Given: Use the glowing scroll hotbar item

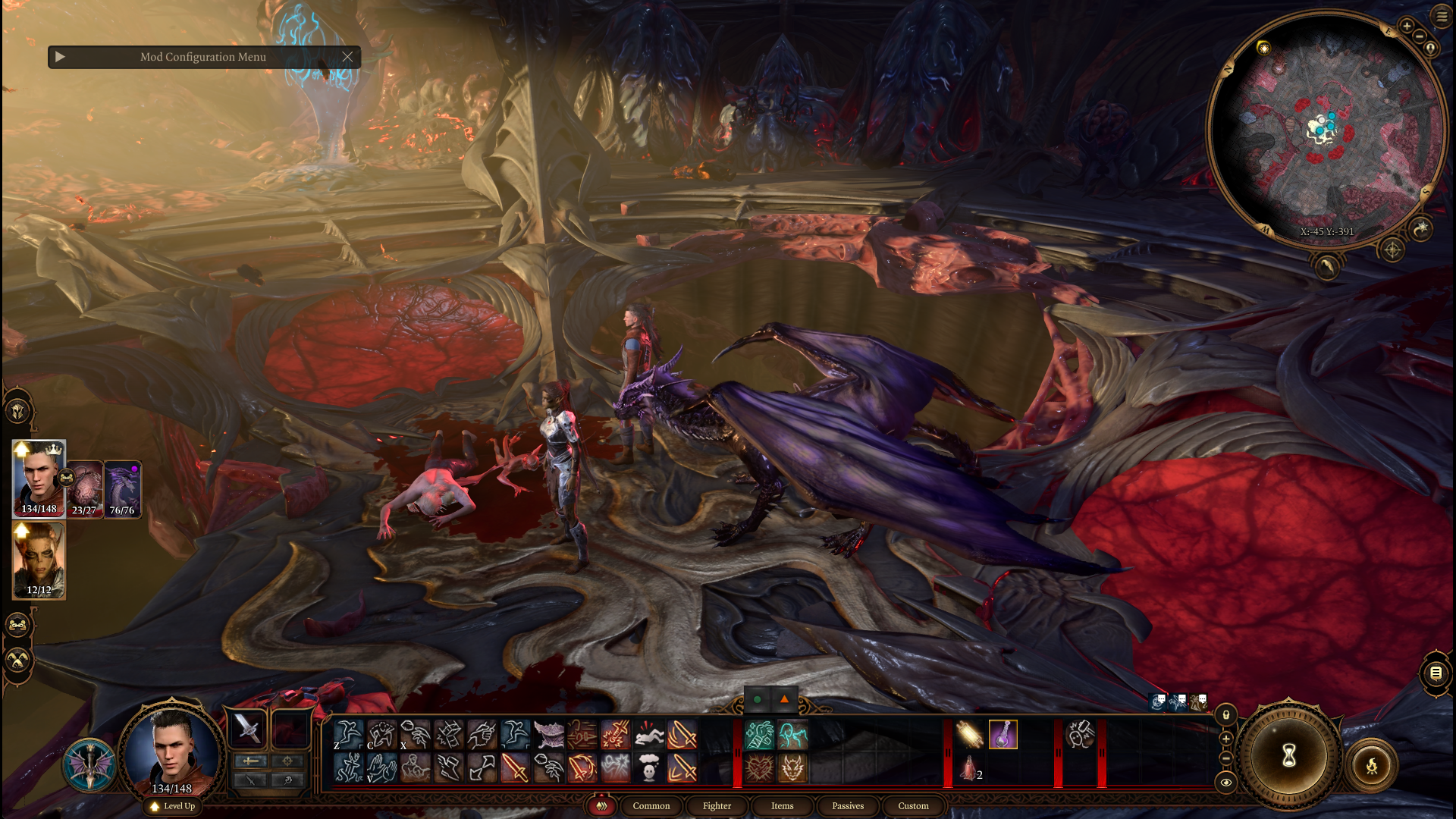Looking at the screenshot, I should pyautogui.click(x=969, y=735).
